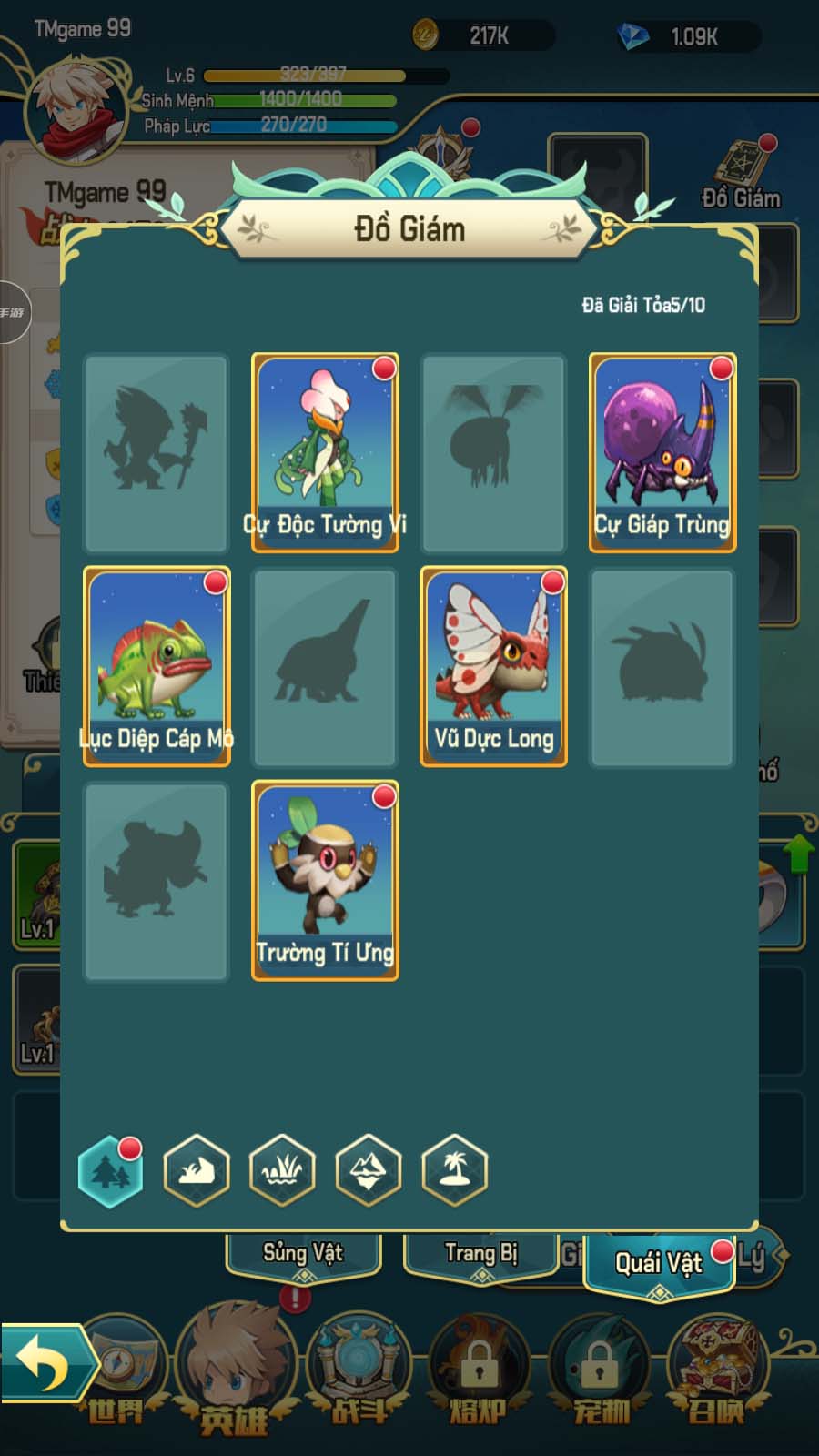The width and height of the screenshot is (819, 1456).
Task: Select the grass marsh region filter
Action: coord(283,1171)
